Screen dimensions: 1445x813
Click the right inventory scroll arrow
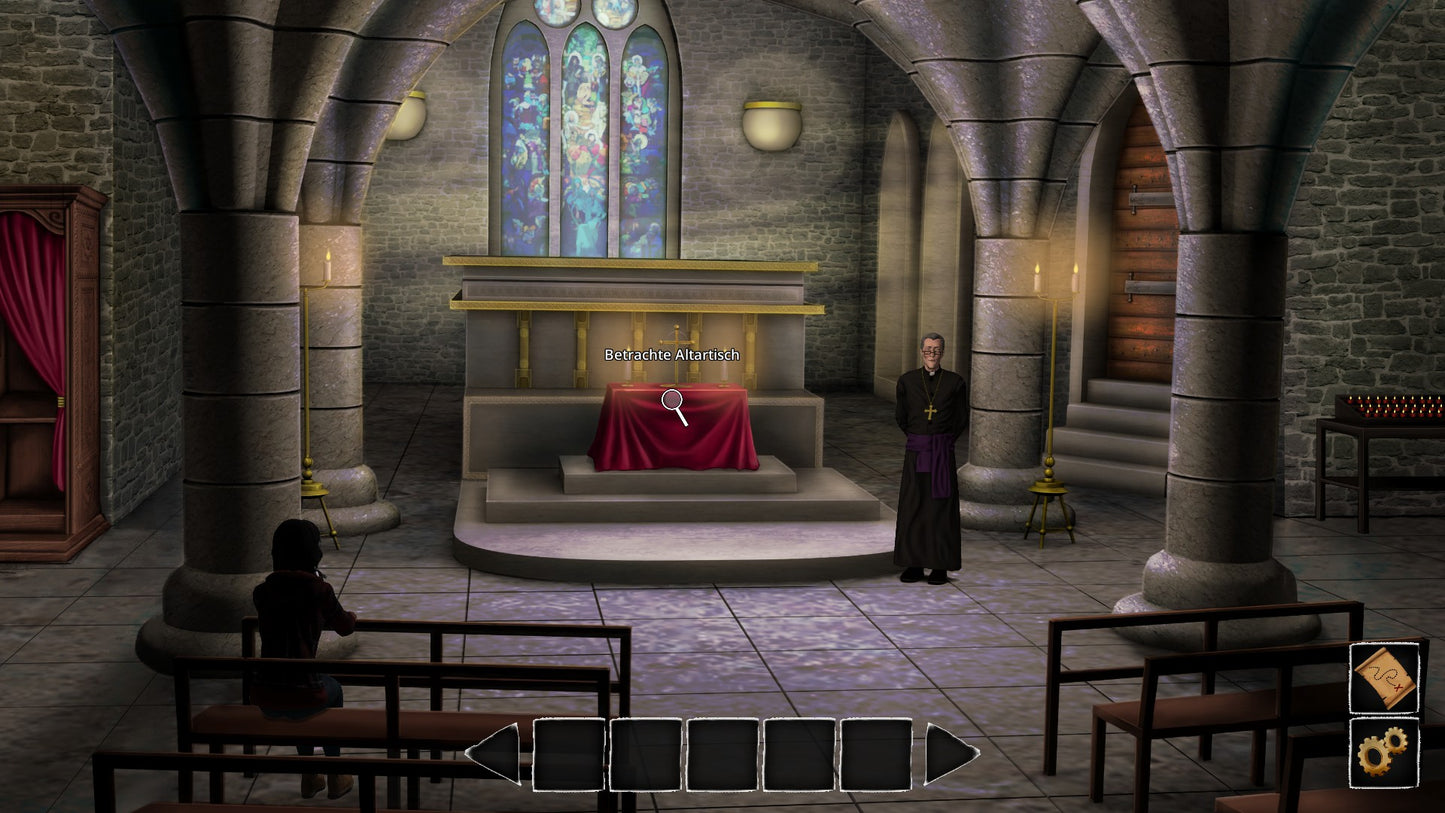[947, 752]
